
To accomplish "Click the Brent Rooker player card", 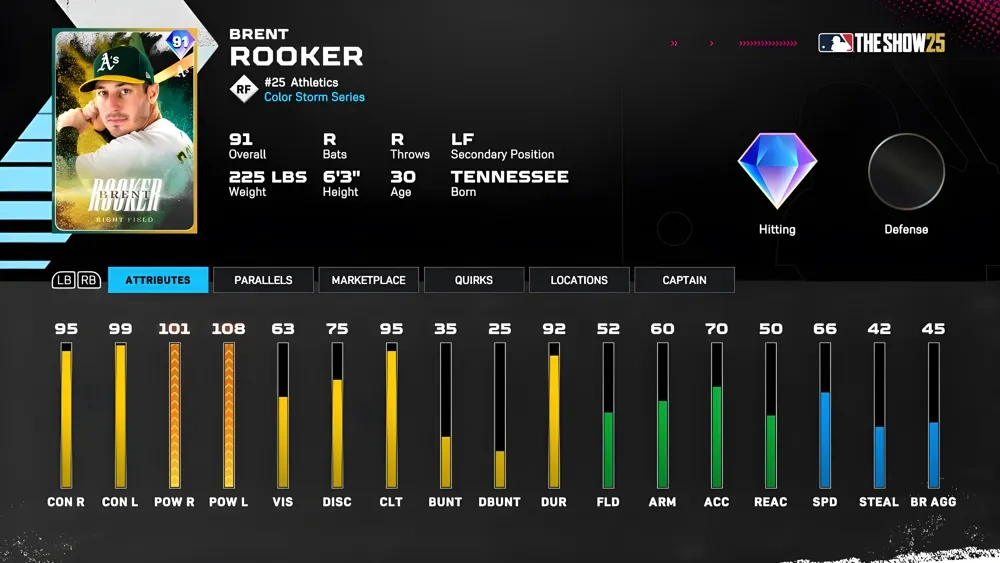I will point(125,130).
